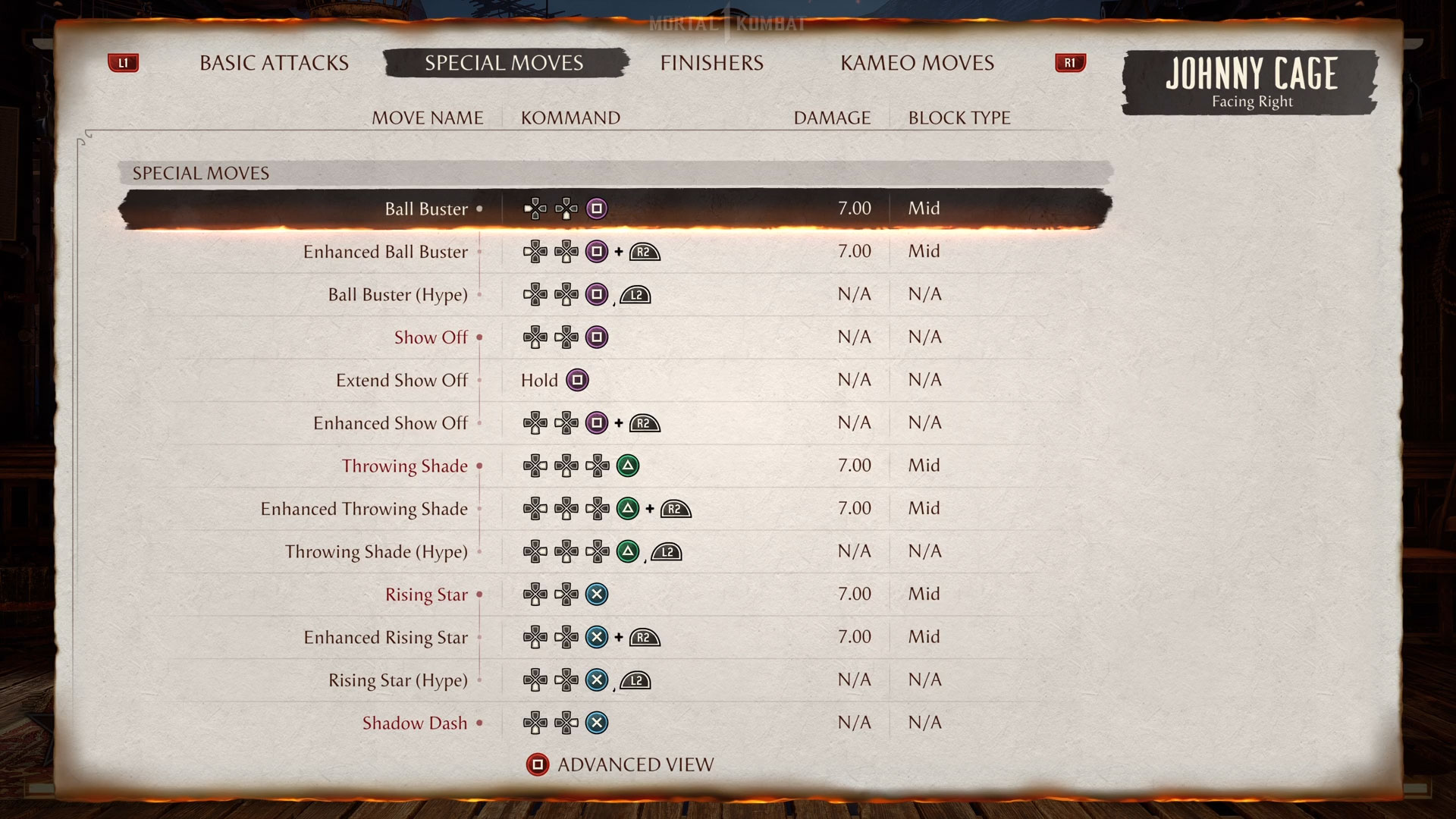Click the R1 shoulder button icon
This screenshot has height=819, width=1456.
coord(1069,63)
